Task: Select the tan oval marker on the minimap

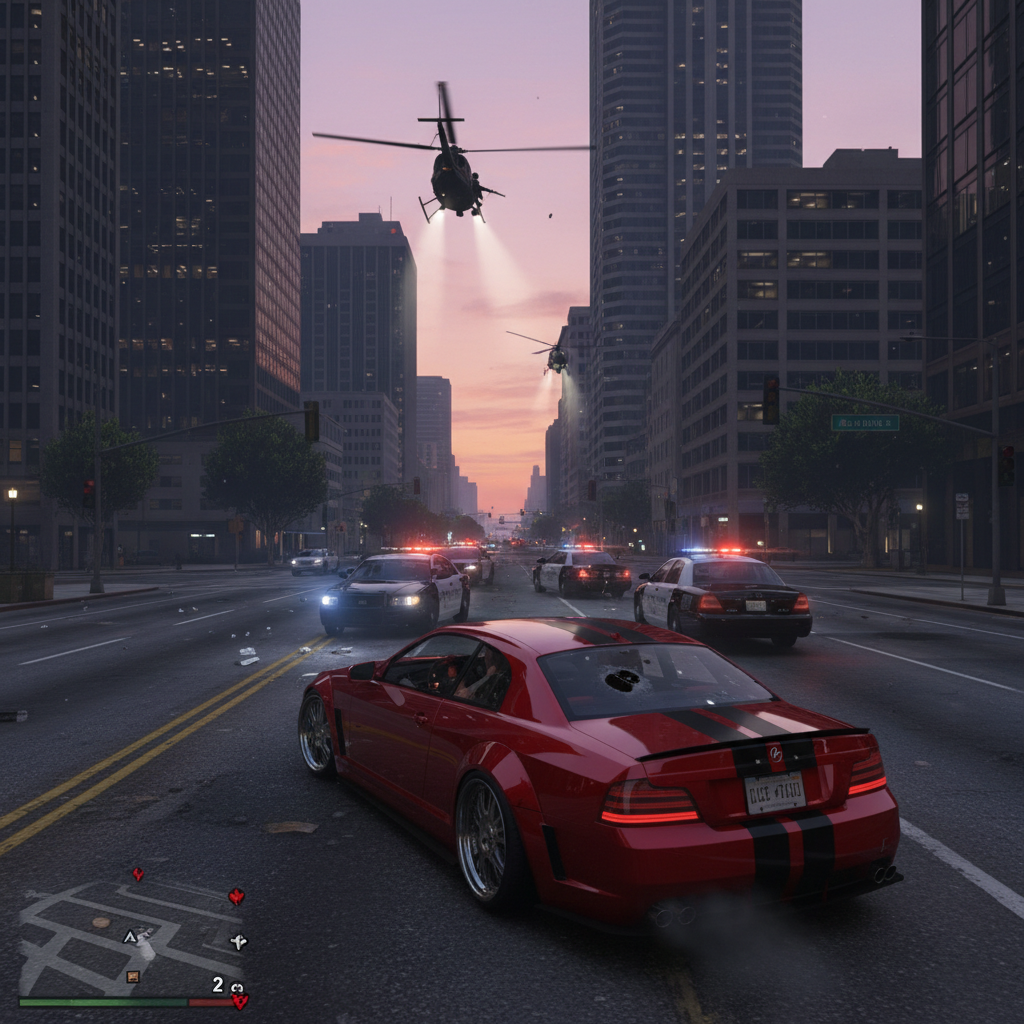Action: tap(100, 921)
